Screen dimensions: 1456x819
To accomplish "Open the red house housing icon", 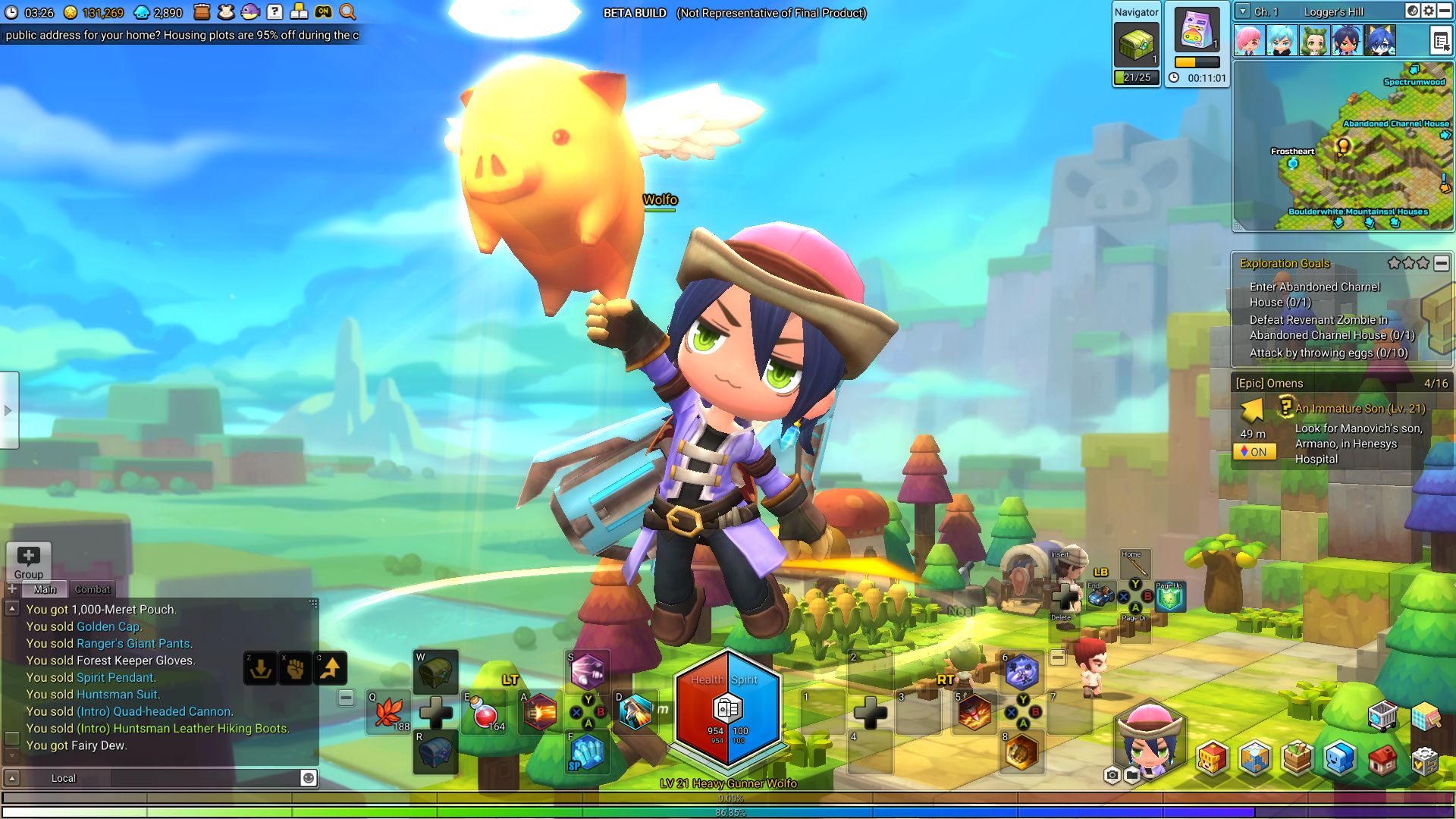I will pyautogui.click(x=1382, y=760).
